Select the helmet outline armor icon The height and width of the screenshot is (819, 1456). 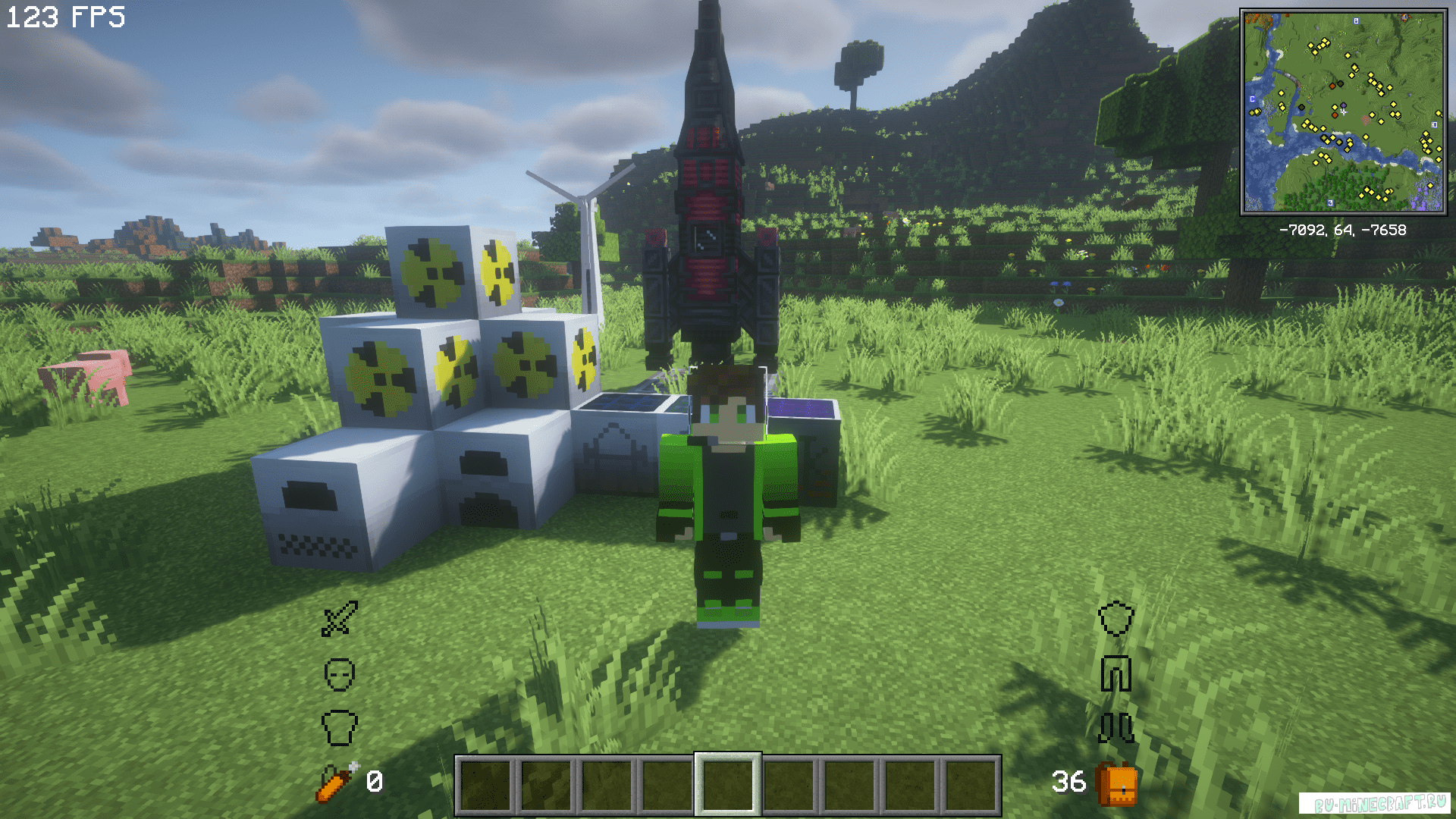339,674
